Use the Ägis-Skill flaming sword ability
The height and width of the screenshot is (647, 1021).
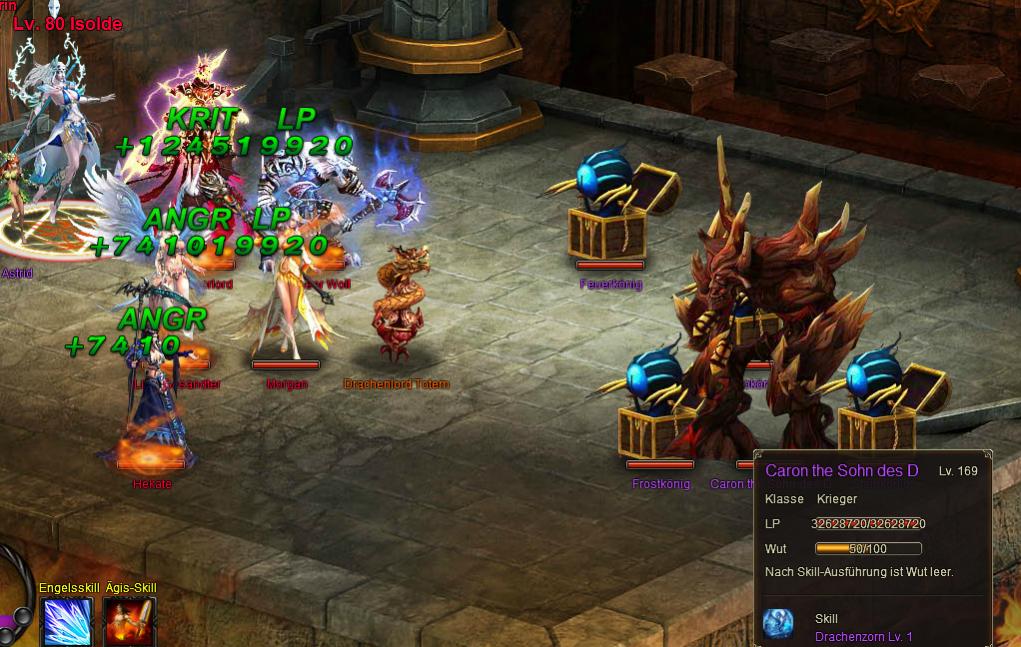tap(130, 622)
